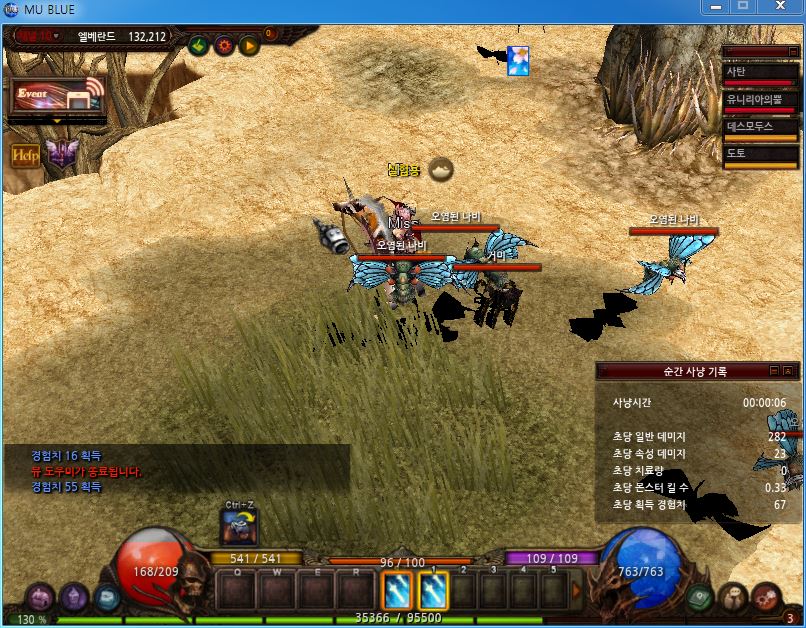
Task: Select party member 유니리아의뿔
Action: (x=761, y=101)
